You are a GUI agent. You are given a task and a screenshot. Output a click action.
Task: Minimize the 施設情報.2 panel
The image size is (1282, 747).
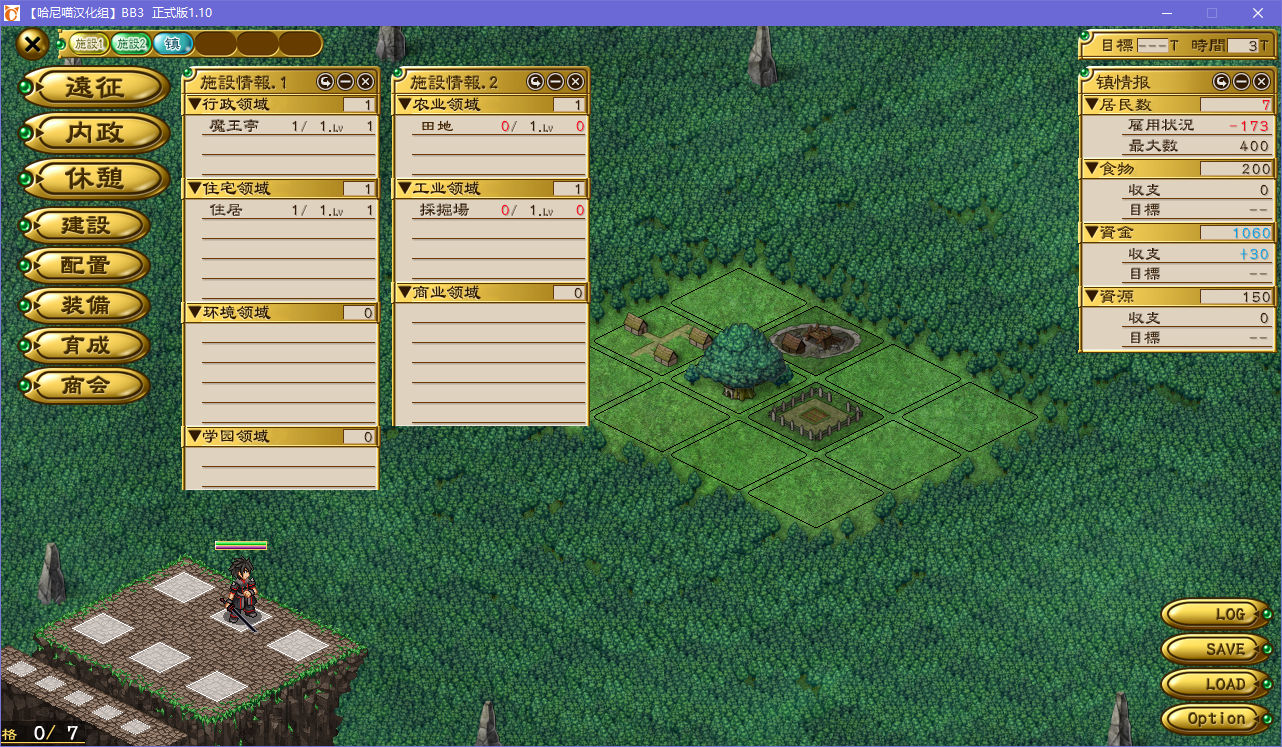(x=558, y=82)
